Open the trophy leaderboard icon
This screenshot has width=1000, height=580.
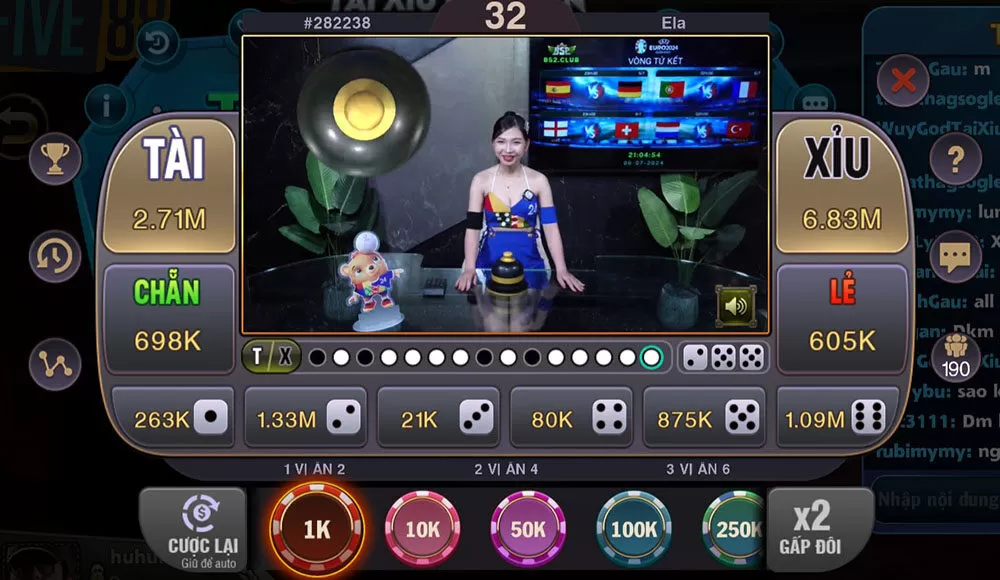click(x=54, y=158)
